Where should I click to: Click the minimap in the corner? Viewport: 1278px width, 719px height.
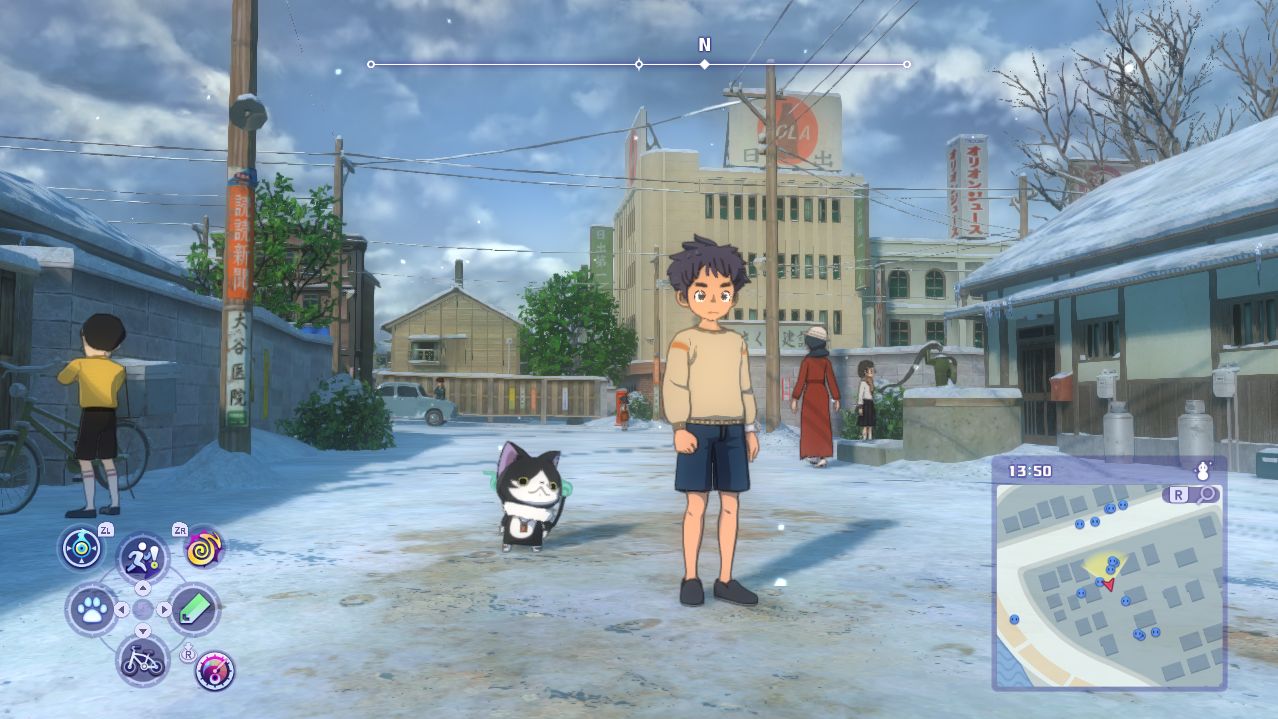tap(1108, 585)
